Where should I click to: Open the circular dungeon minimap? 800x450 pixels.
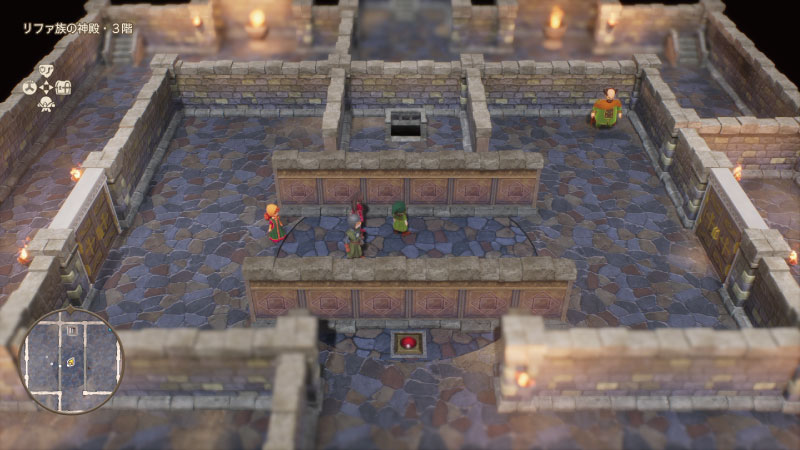[71, 360]
